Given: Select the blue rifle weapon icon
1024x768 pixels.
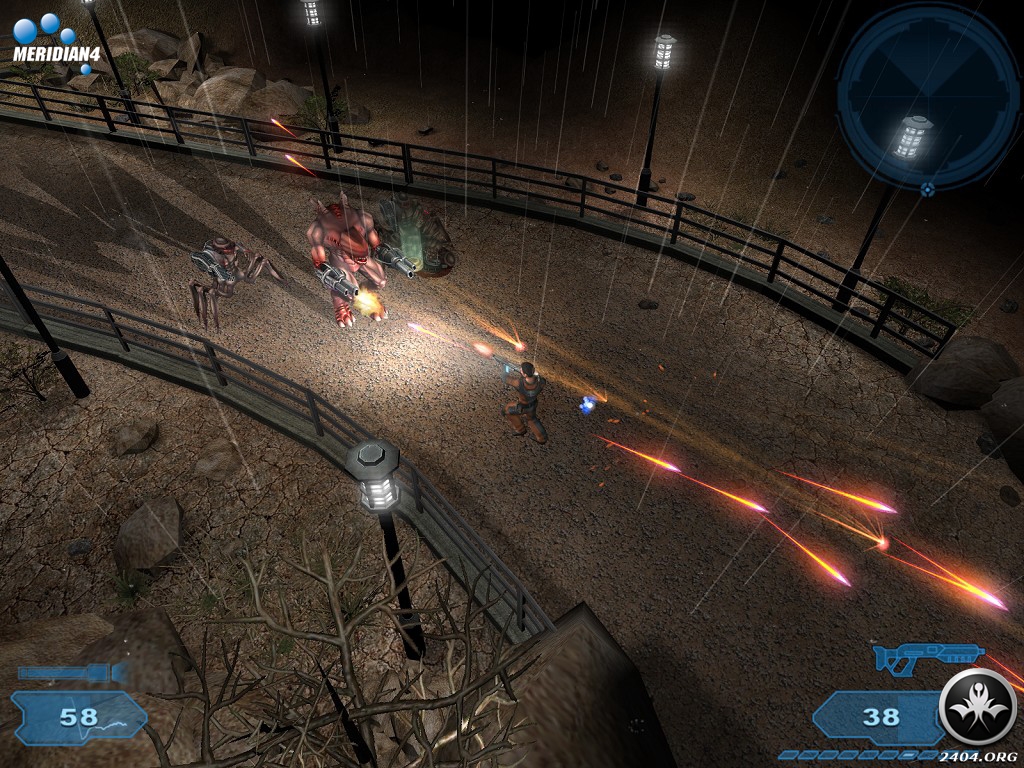Looking at the screenshot, I should tap(927, 659).
